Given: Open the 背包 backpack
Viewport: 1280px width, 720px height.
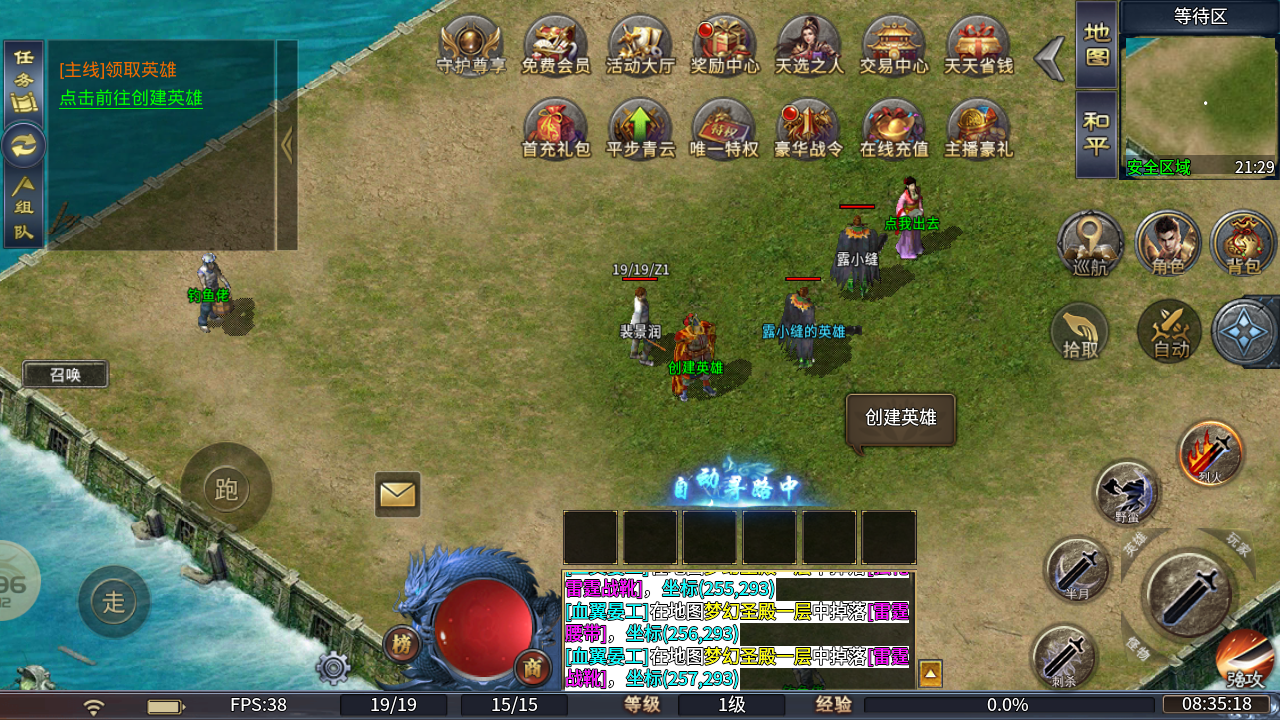Looking at the screenshot, I should point(1243,243).
